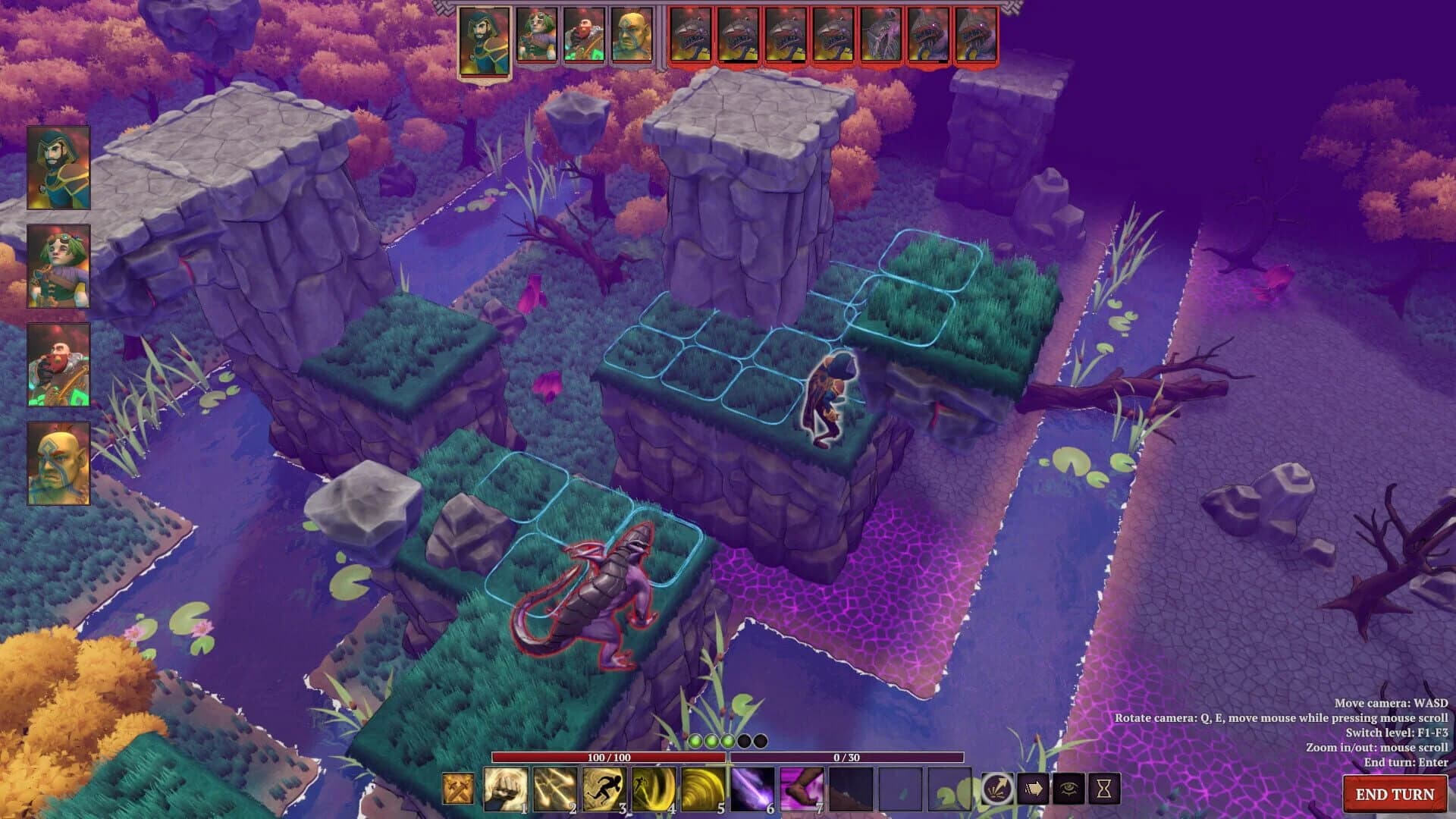Screen dimensions: 1456x819
Task: Click the red 100/100 health bar
Action: coord(610,758)
